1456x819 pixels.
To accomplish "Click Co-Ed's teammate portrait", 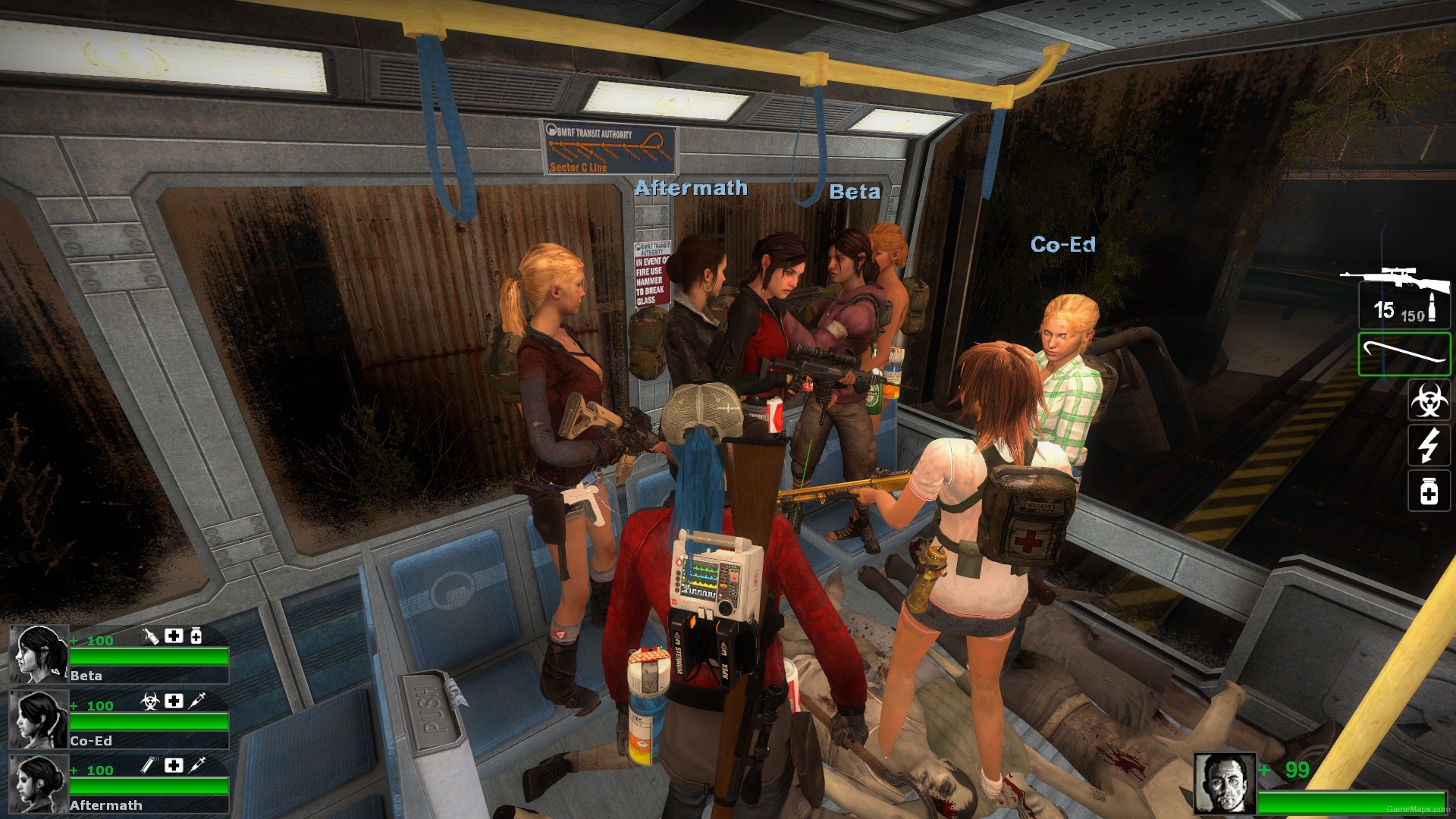I will (x=39, y=719).
